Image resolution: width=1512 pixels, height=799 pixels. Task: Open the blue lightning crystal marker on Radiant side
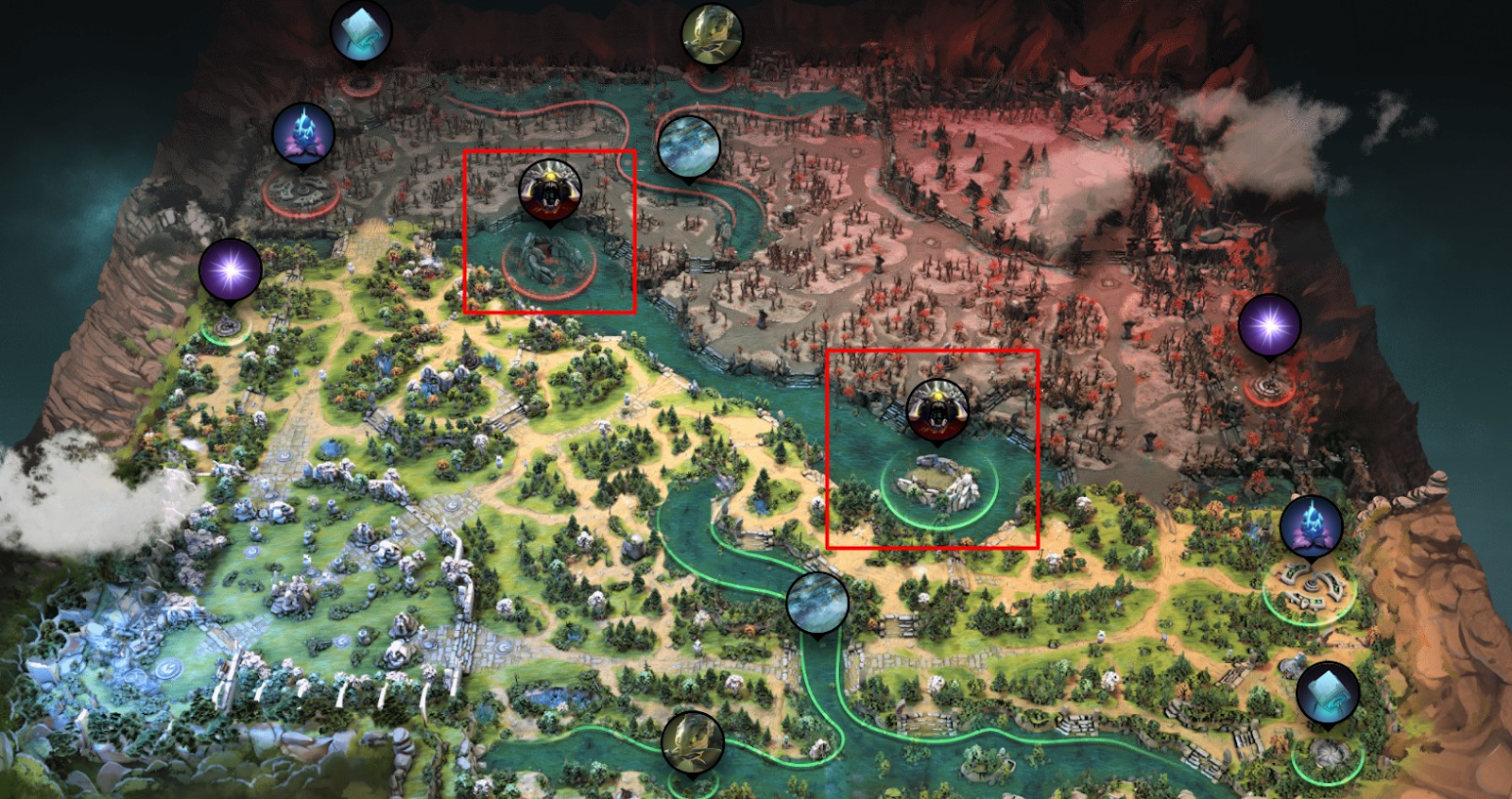(1311, 526)
